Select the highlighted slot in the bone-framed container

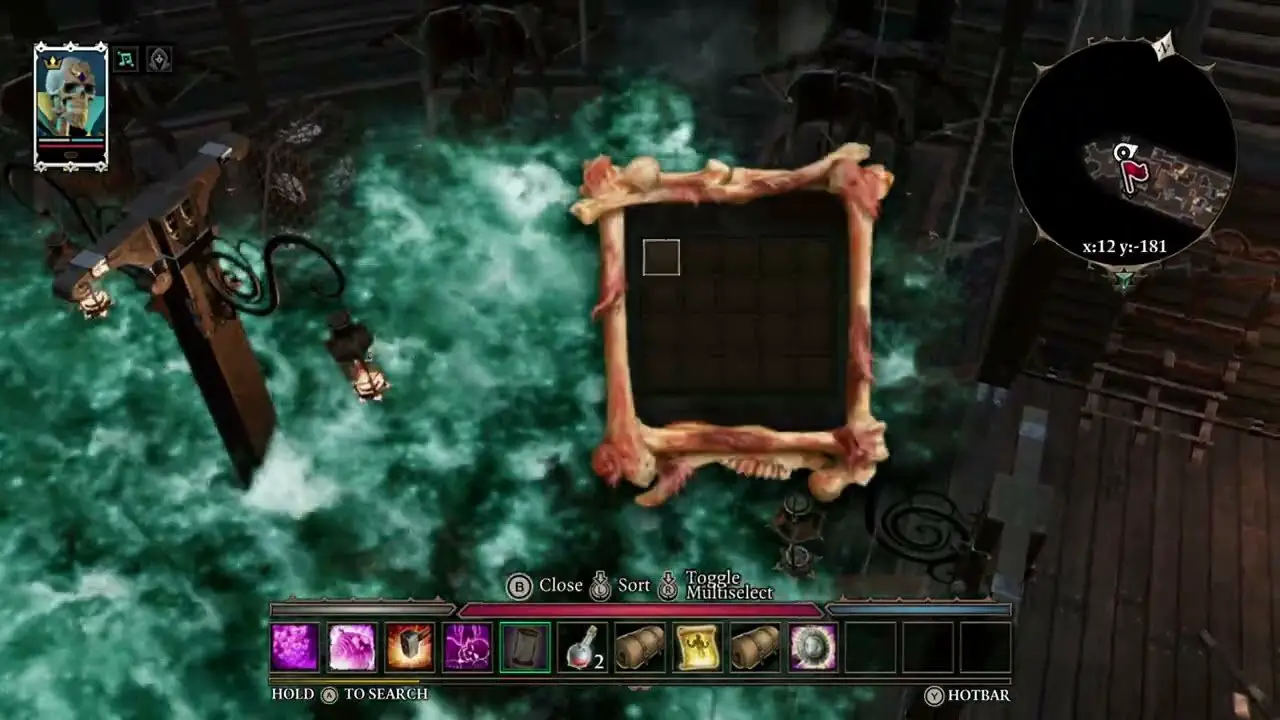661,257
